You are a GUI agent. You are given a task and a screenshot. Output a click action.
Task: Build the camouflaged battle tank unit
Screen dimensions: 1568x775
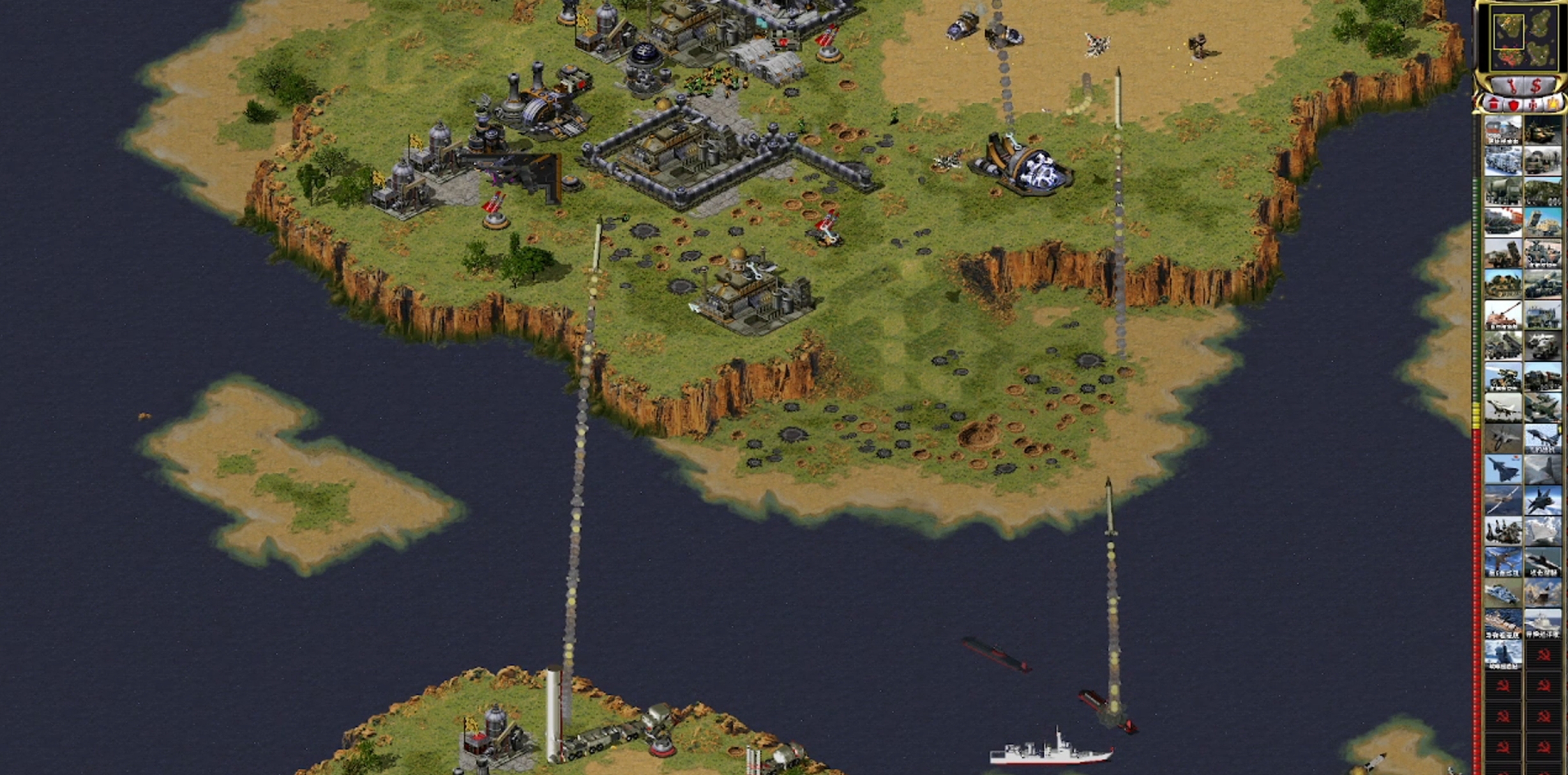[x=1543, y=130]
